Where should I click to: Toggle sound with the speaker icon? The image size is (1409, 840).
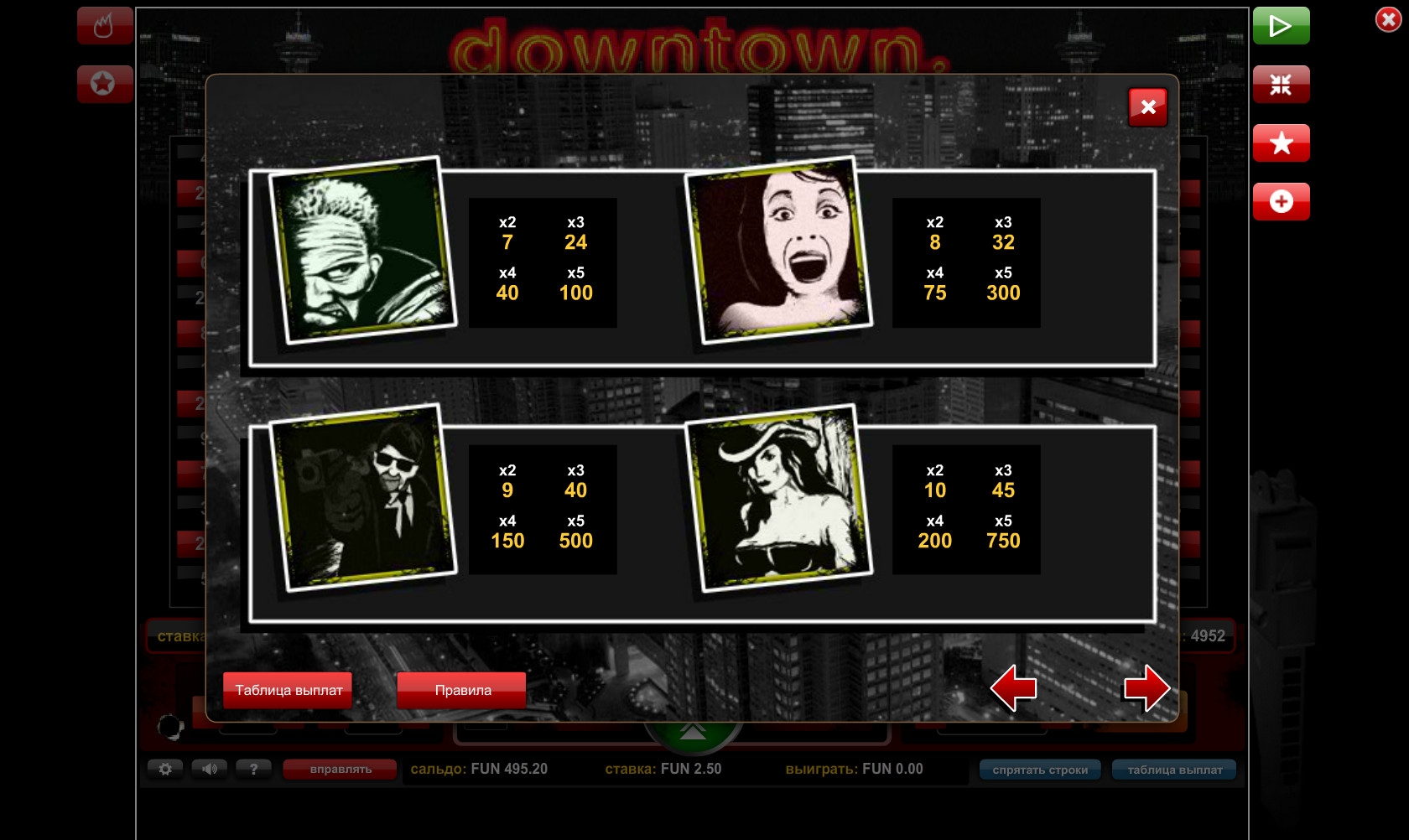click(x=209, y=769)
